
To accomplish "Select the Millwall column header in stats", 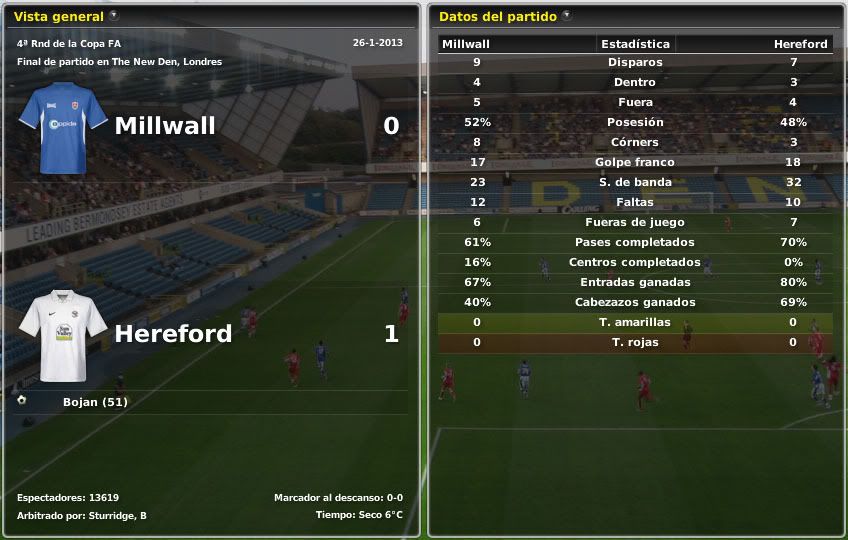I will click(466, 44).
